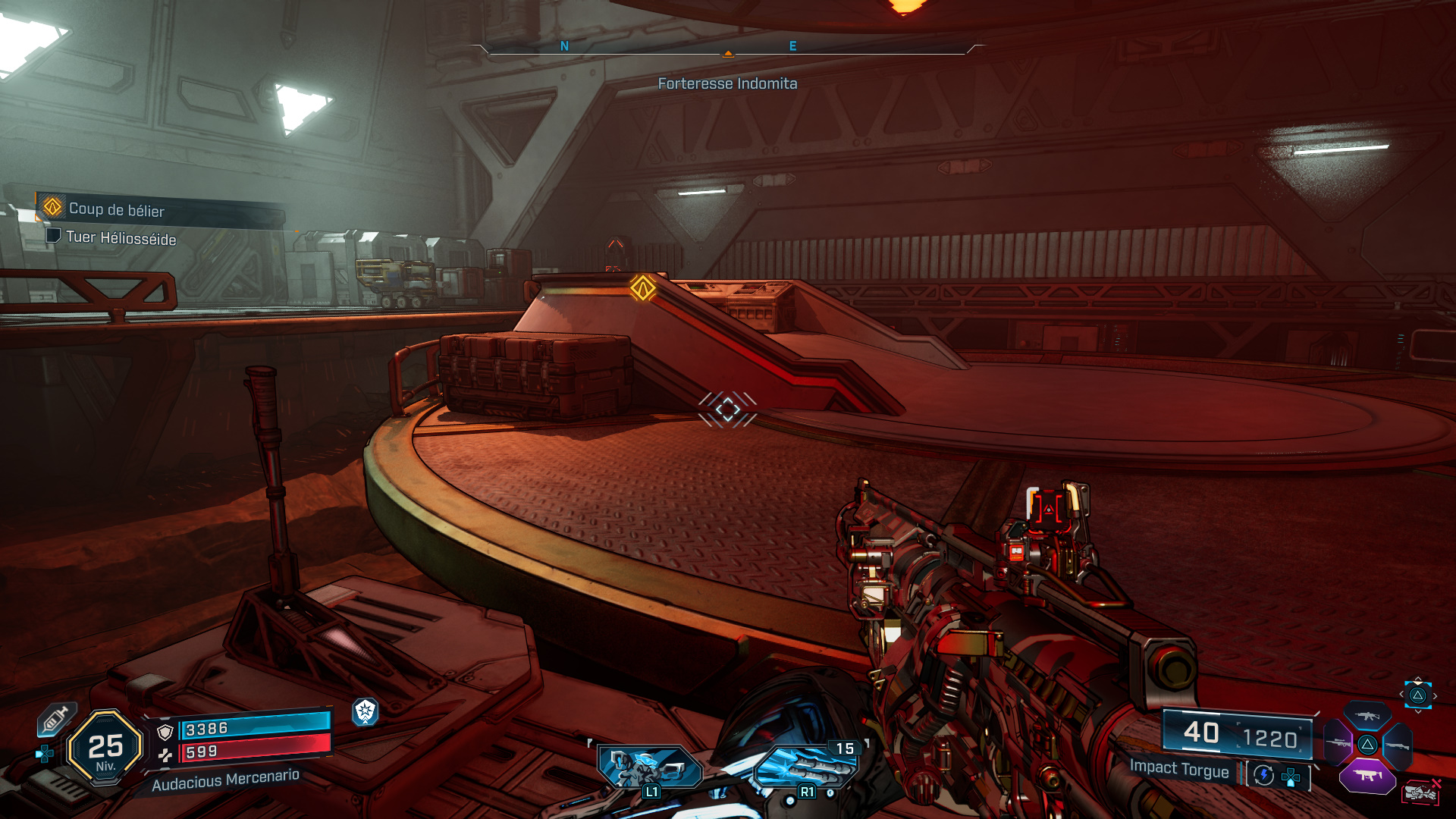Use the syringe repkit icon
The width and height of the screenshot is (1456, 819).
tap(55, 718)
